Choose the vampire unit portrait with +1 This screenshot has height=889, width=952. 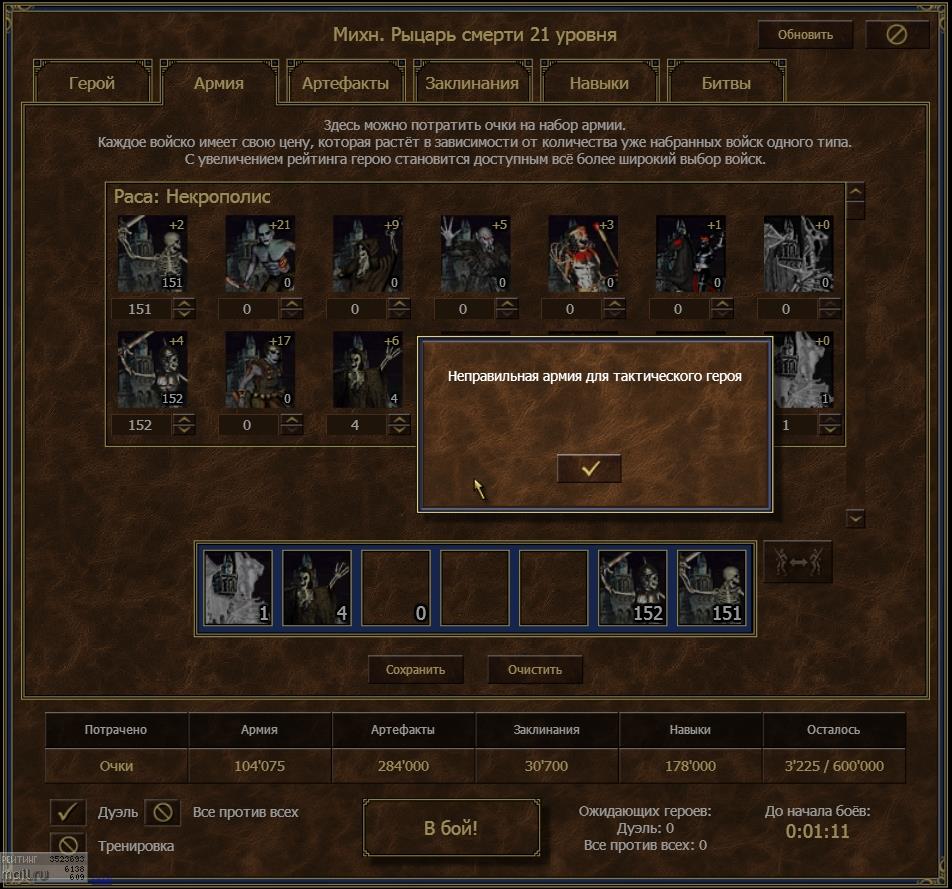(690, 254)
